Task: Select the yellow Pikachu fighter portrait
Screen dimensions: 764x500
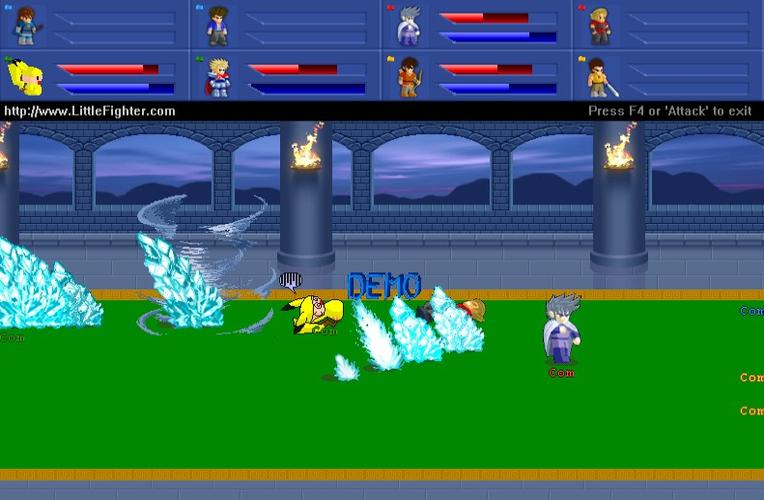Action: pos(25,76)
